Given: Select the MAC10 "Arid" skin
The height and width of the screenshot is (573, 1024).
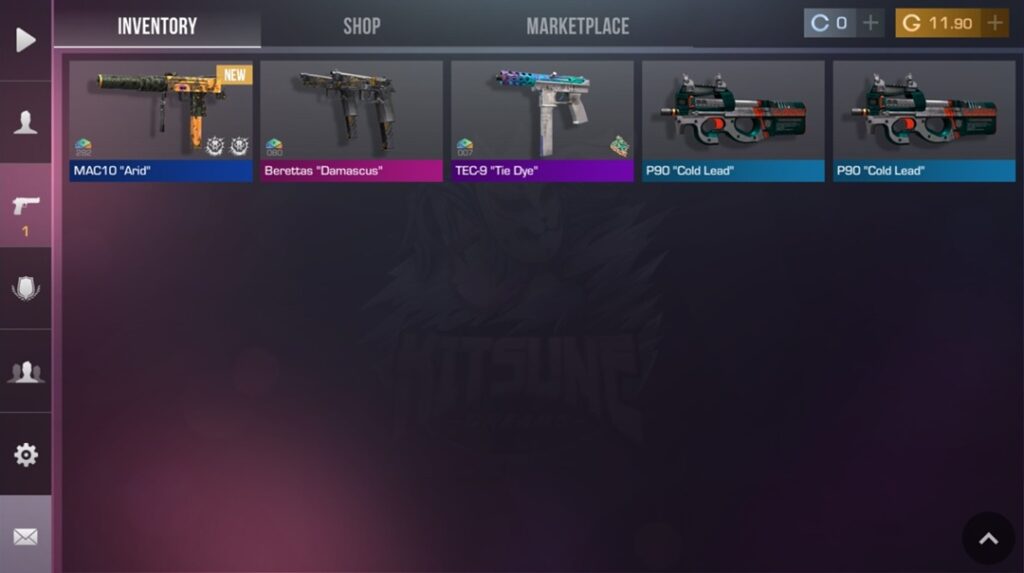Looking at the screenshot, I should coord(161,120).
